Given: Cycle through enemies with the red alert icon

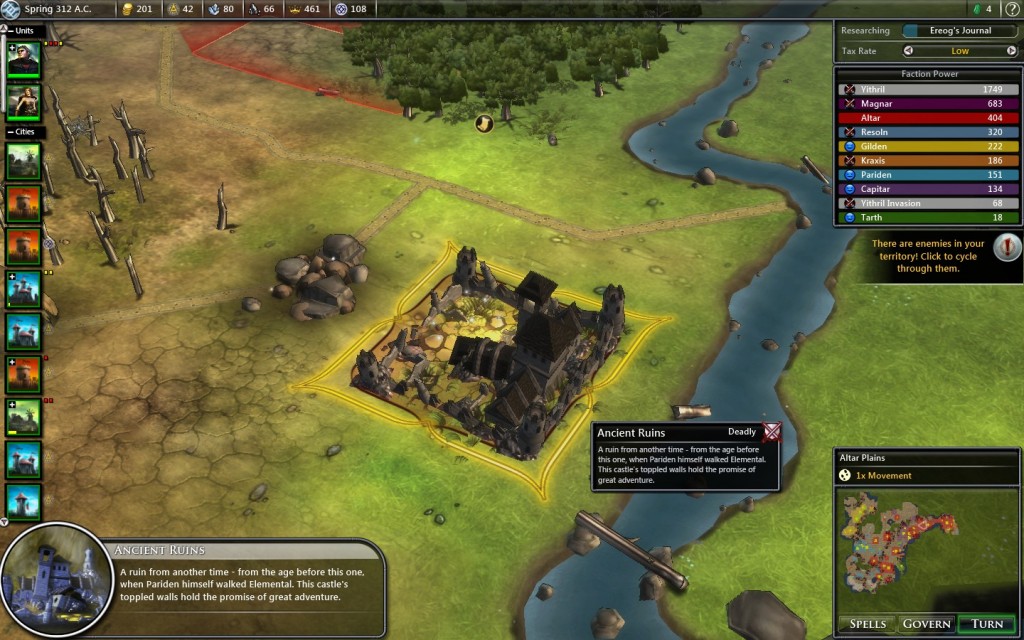Looking at the screenshot, I should 1008,246.
